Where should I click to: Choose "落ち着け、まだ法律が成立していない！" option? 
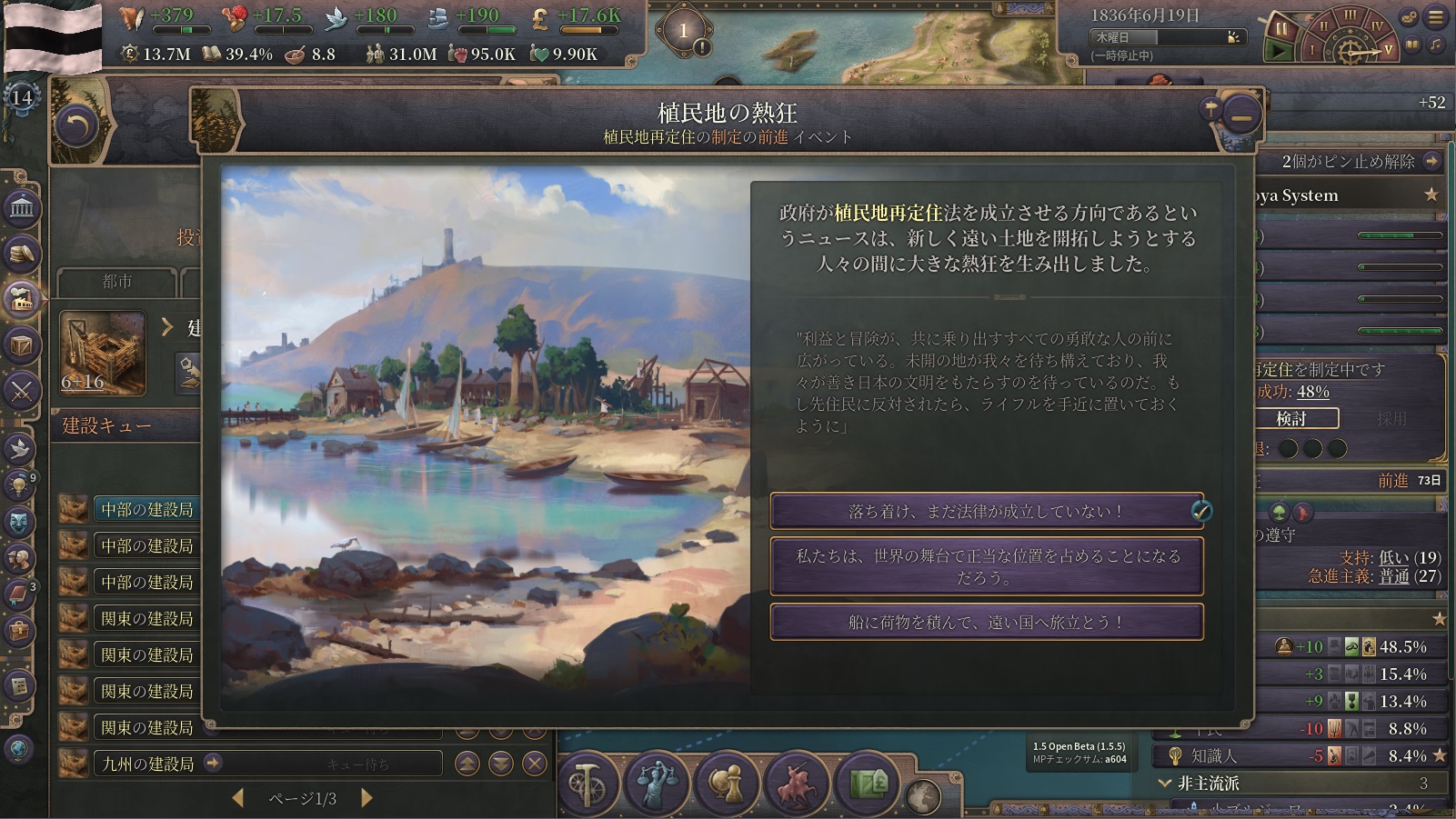[x=986, y=512]
